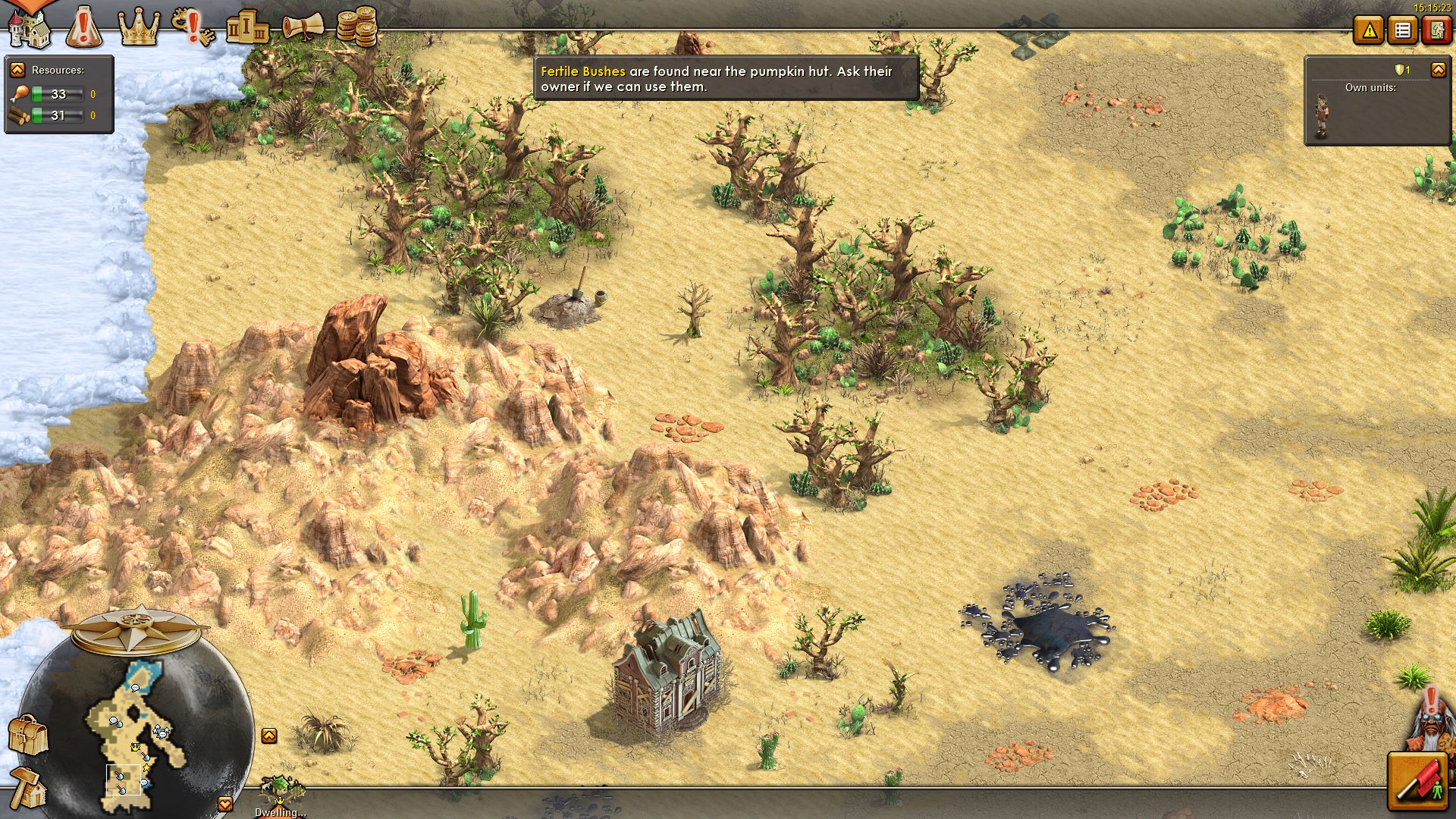Click the red exit button
The height and width of the screenshot is (819, 1456).
coord(1436,30)
